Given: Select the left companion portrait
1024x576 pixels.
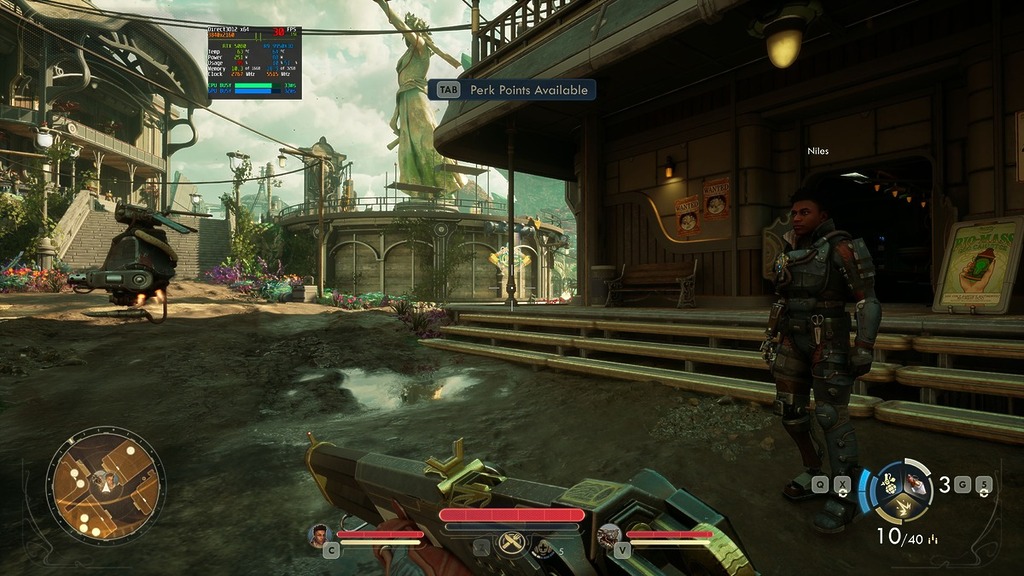Looking at the screenshot, I should pos(320,535).
